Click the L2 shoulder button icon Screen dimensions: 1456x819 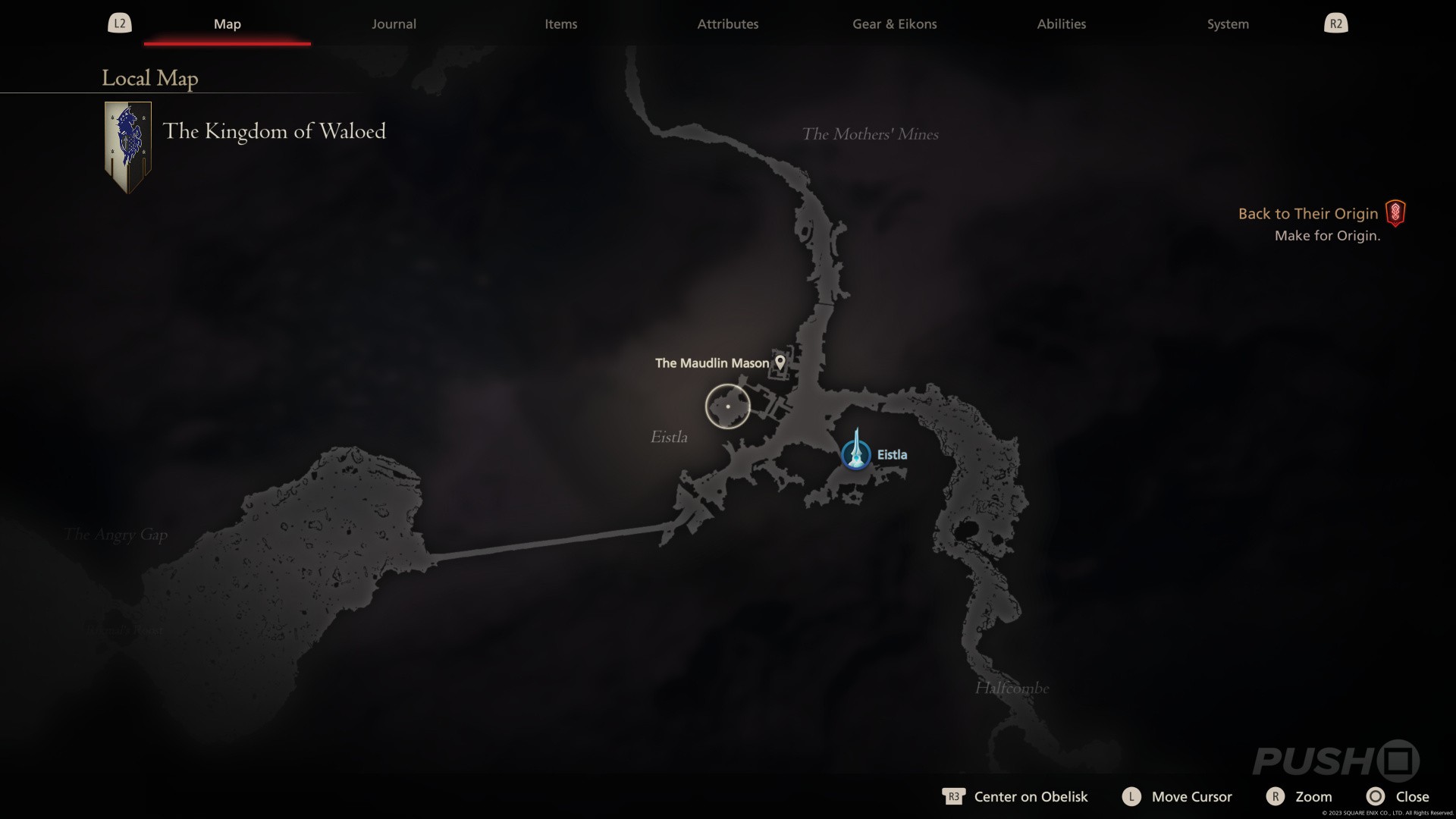coord(119,23)
